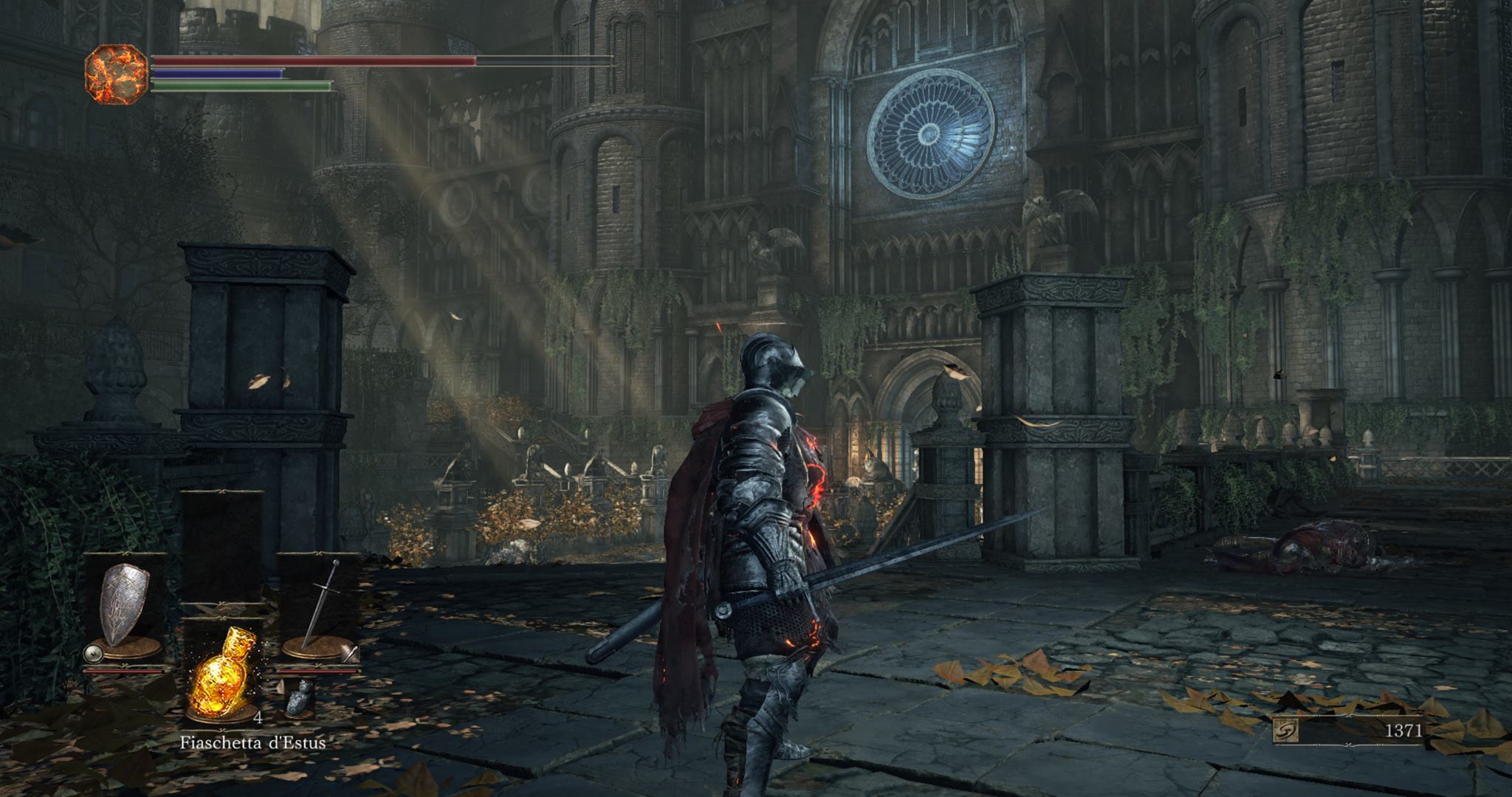The height and width of the screenshot is (797, 1512).
Task: Select the small grey stone next-item icon
Action: pos(297,697)
